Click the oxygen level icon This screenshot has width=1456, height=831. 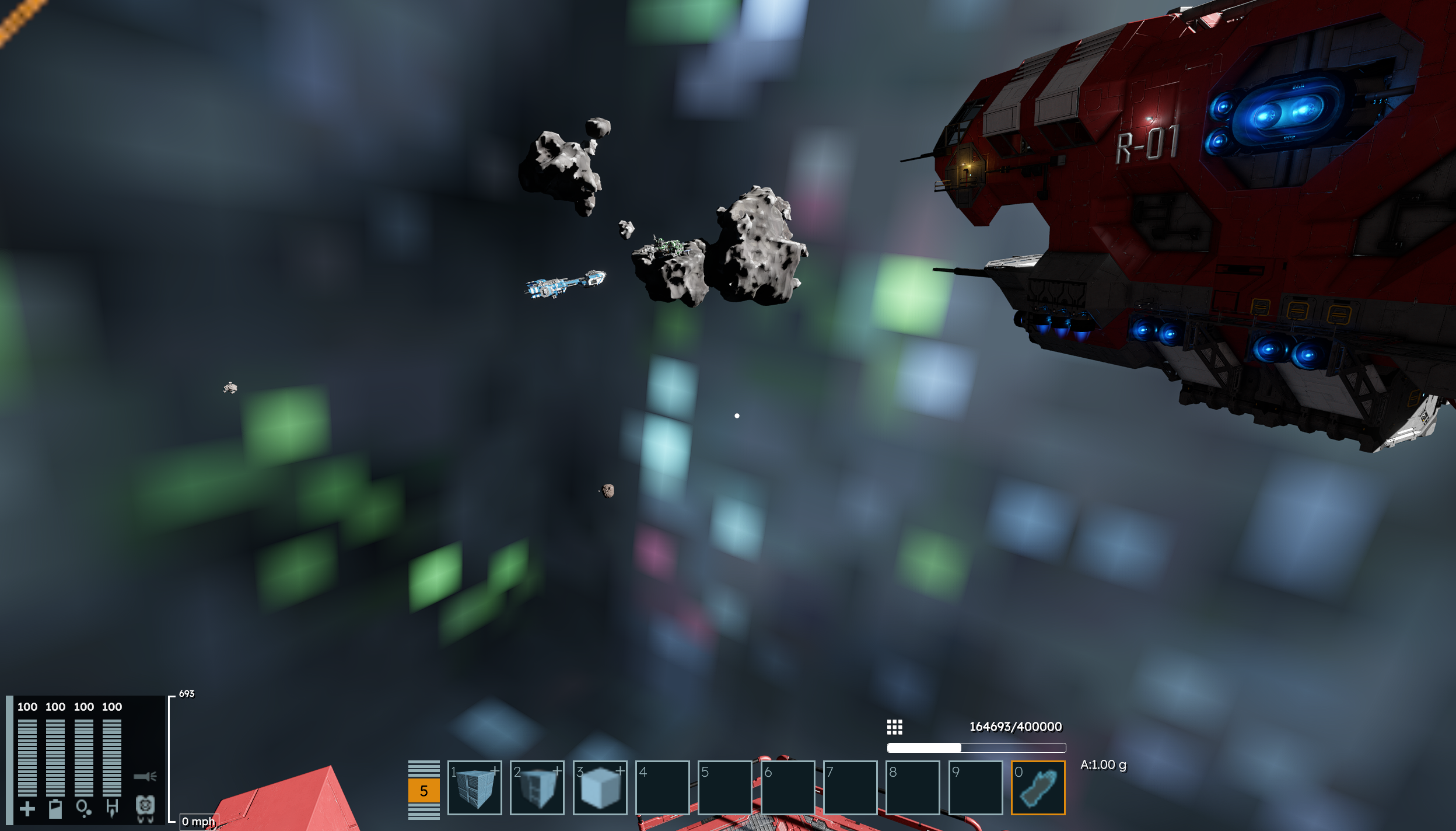pyautogui.click(x=83, y=809)
